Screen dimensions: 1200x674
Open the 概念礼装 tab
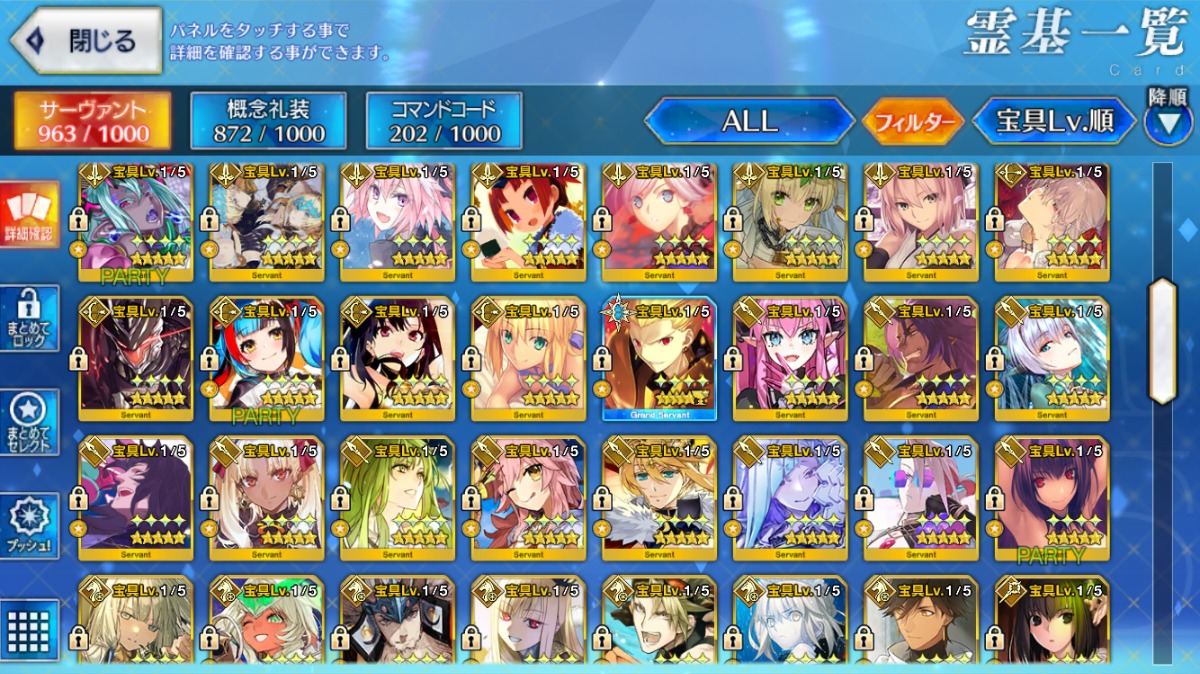coord(268,121)
